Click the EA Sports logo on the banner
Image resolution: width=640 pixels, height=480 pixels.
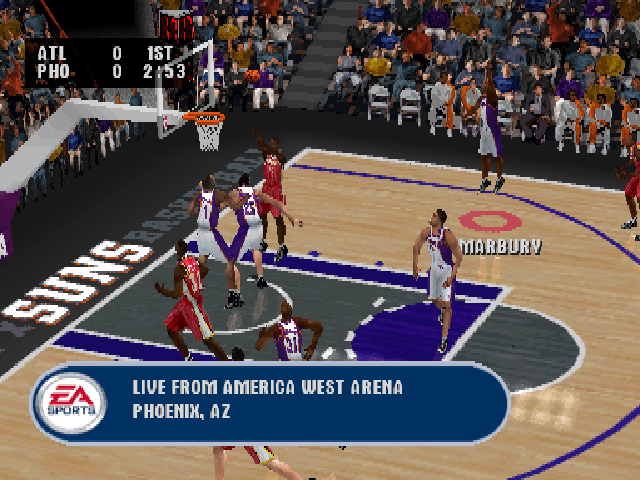(69, 401)
